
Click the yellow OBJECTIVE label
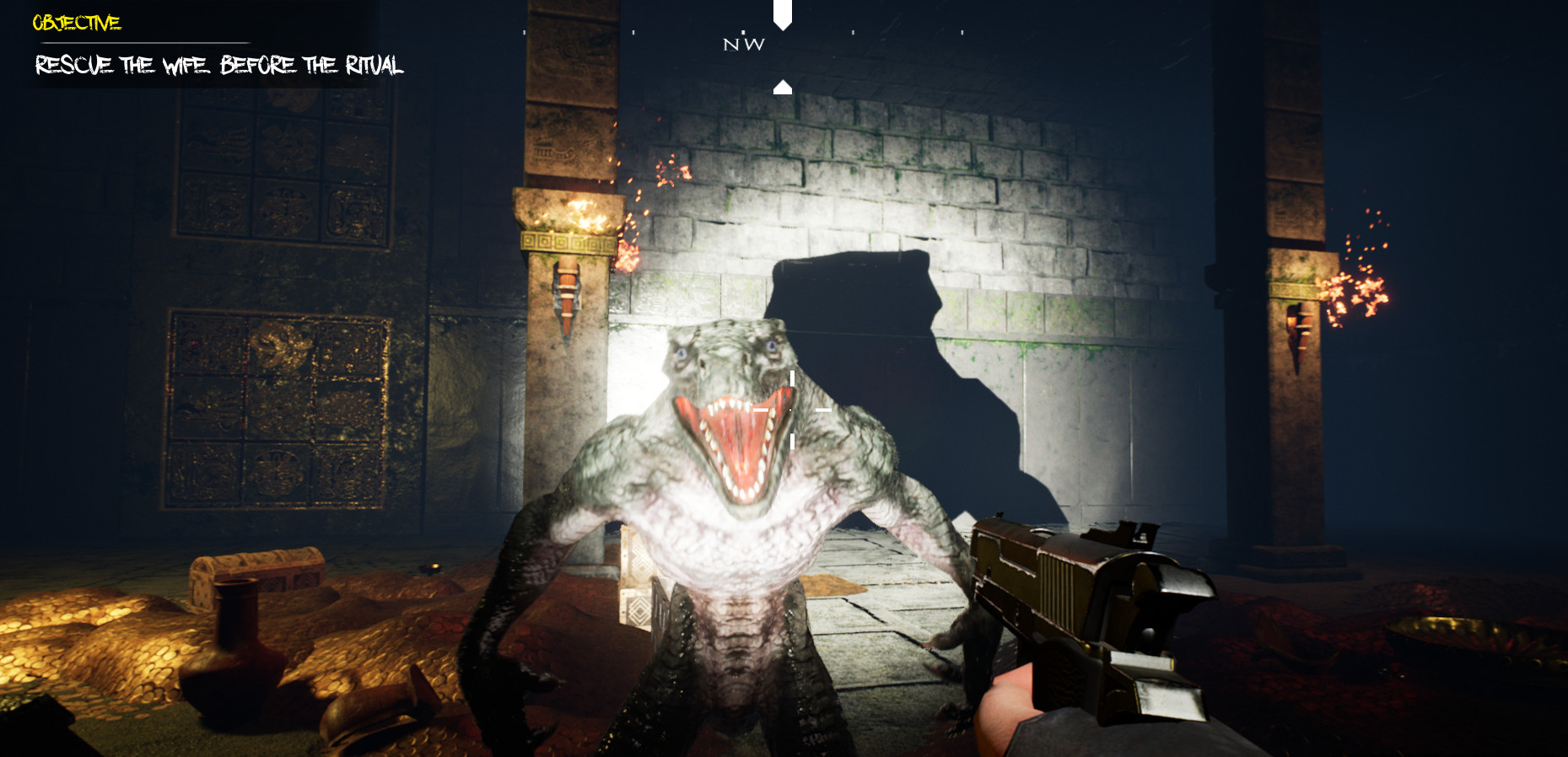point(75,24)
